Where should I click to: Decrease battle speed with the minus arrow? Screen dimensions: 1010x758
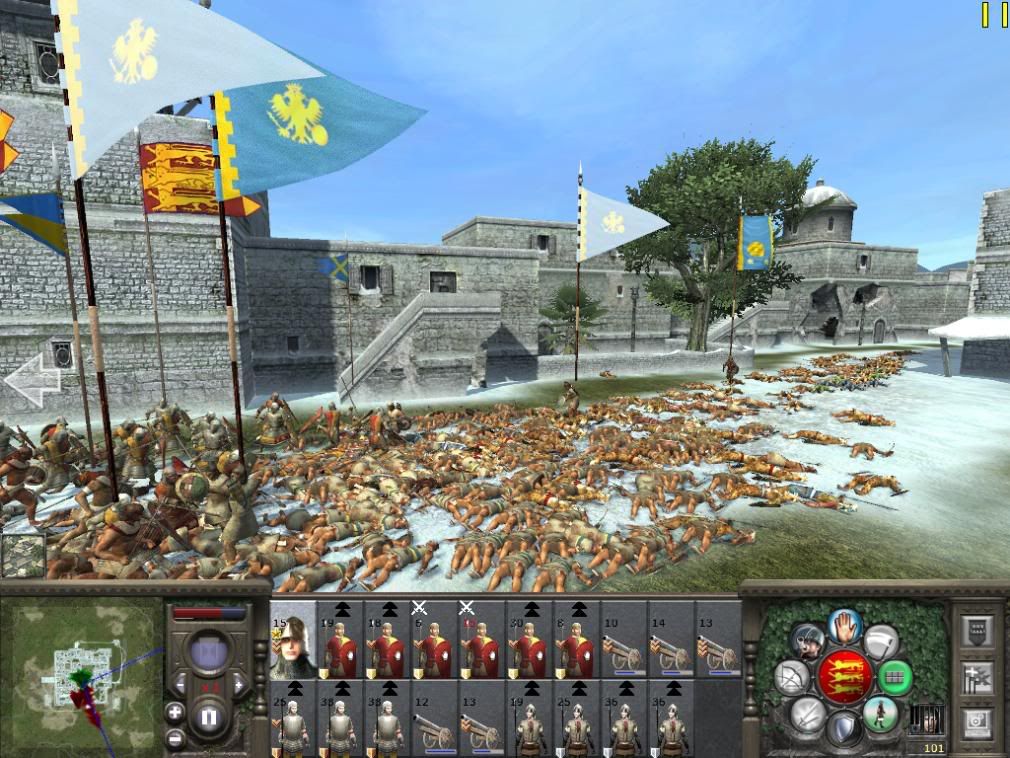[x=180, y=686]
